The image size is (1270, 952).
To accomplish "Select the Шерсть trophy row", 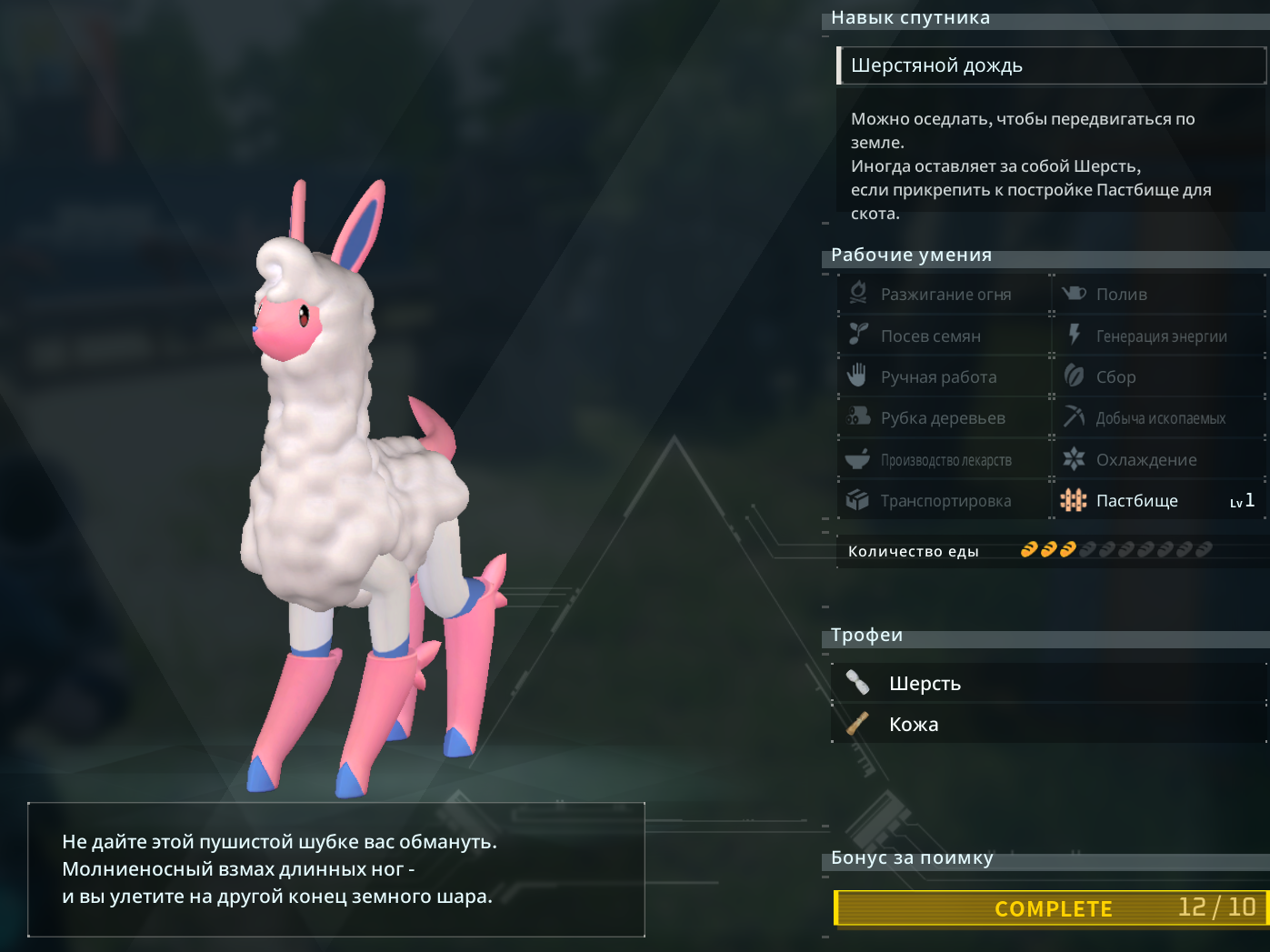I will pos(1048,684).
